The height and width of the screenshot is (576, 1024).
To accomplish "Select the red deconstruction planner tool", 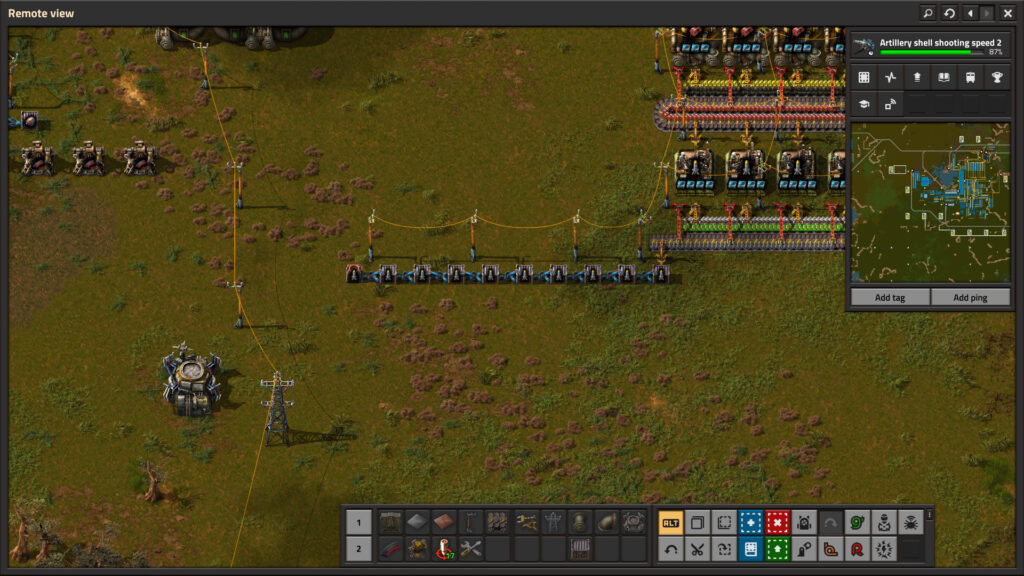I will tap(777, 522).
